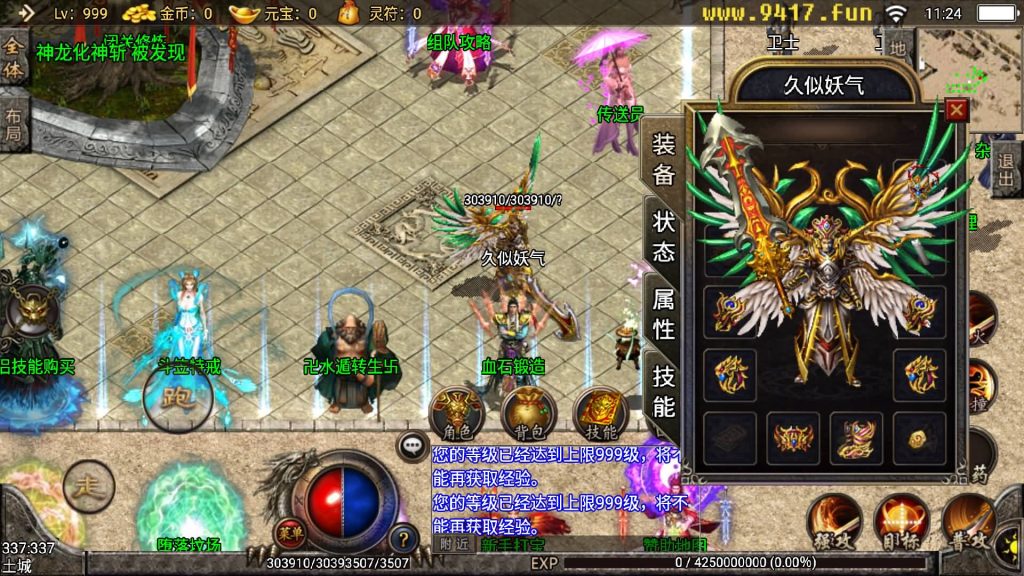Viewport: 1024px width, 576px height.
Task: Activate the 强攻 strong attack skill
Action: [x=835, y=522]
